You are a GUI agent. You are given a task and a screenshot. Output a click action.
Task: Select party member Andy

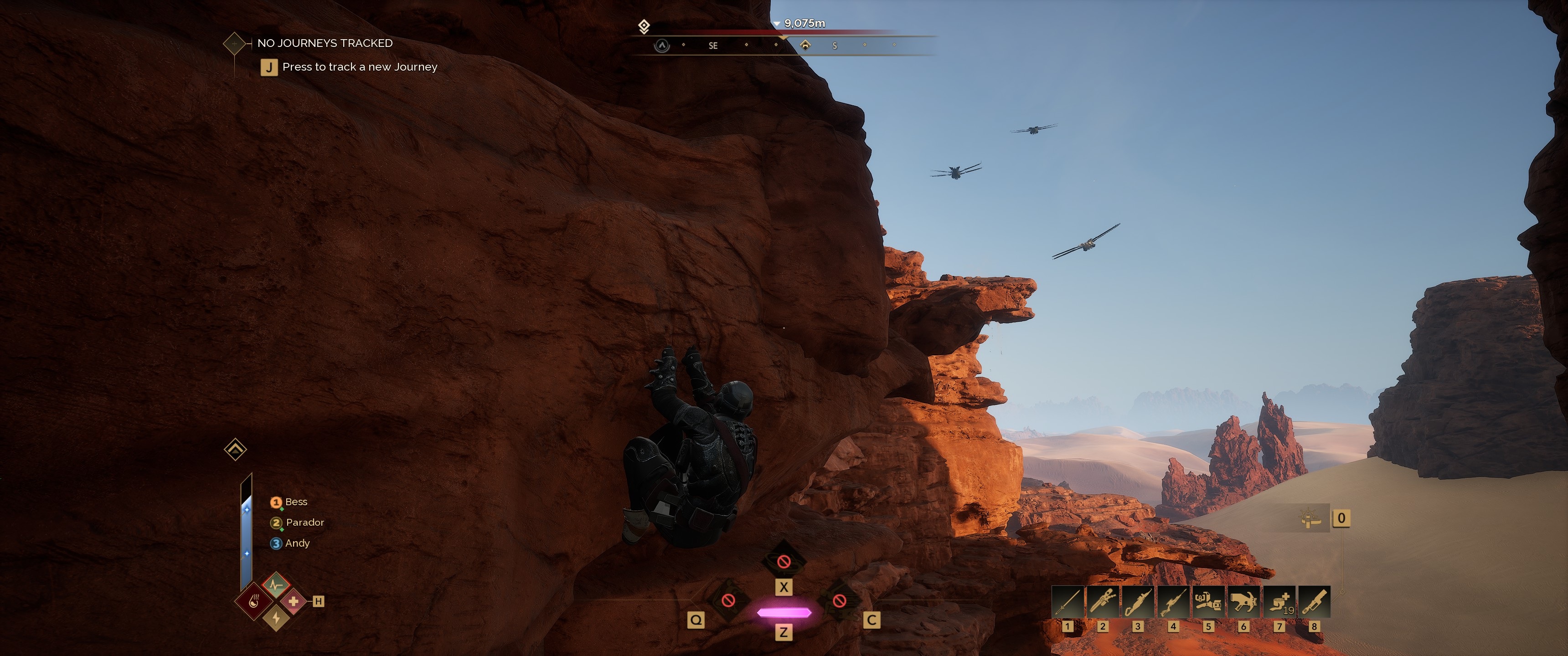[297, 543]
